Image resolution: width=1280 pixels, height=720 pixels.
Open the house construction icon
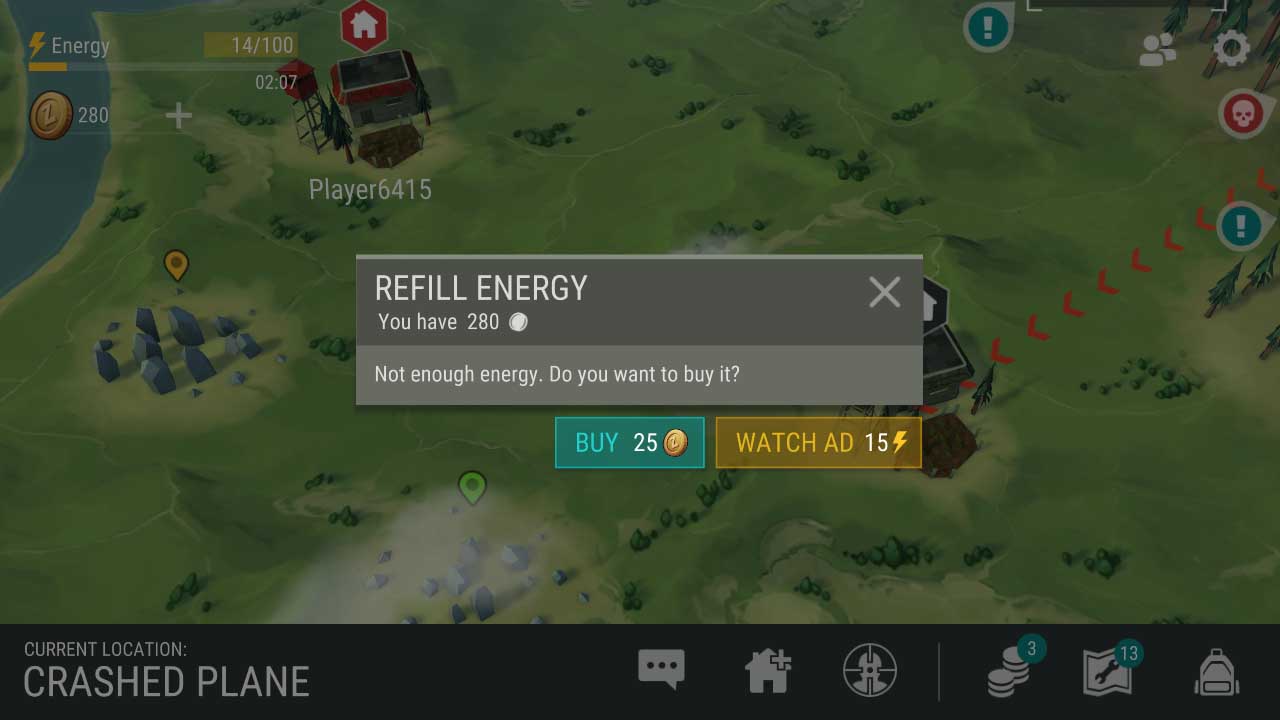(x=768, y=671)
